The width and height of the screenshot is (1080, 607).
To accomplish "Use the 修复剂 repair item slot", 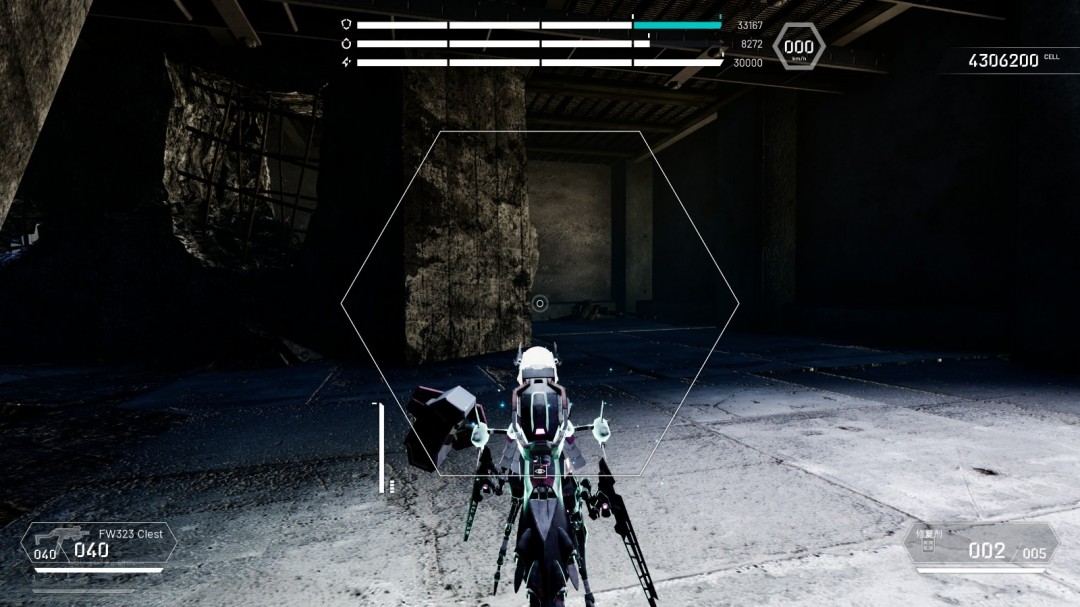I will 982,546.
